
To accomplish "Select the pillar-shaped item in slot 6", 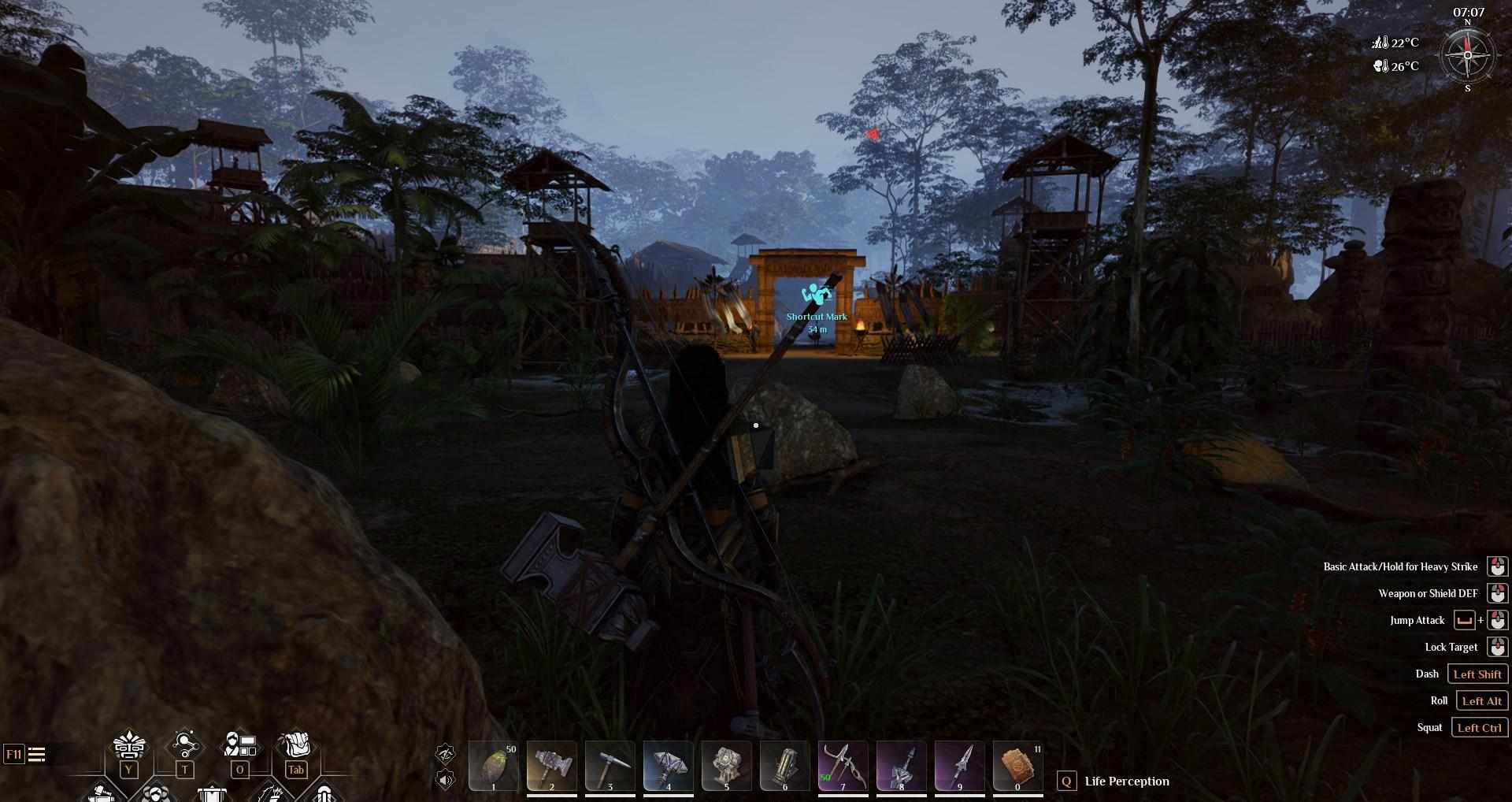I will pyautogui.click(x=785, y=766).
